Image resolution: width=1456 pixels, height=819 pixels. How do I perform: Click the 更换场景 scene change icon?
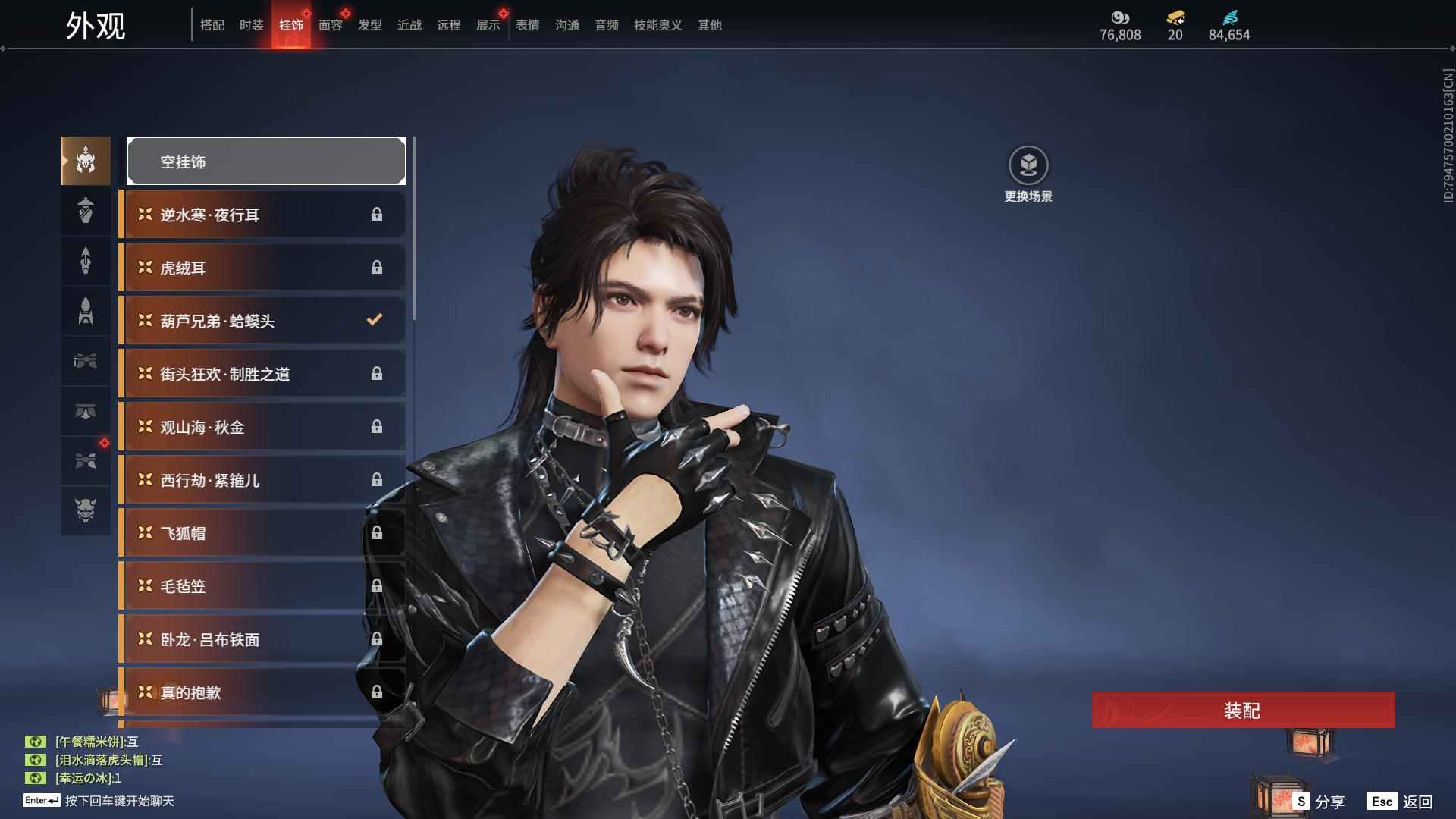[x=1028, y=165]
